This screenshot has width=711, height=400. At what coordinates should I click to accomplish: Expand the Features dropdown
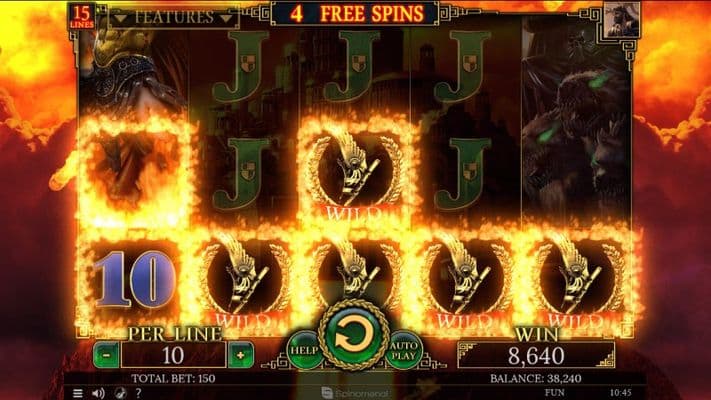(173, 17)
